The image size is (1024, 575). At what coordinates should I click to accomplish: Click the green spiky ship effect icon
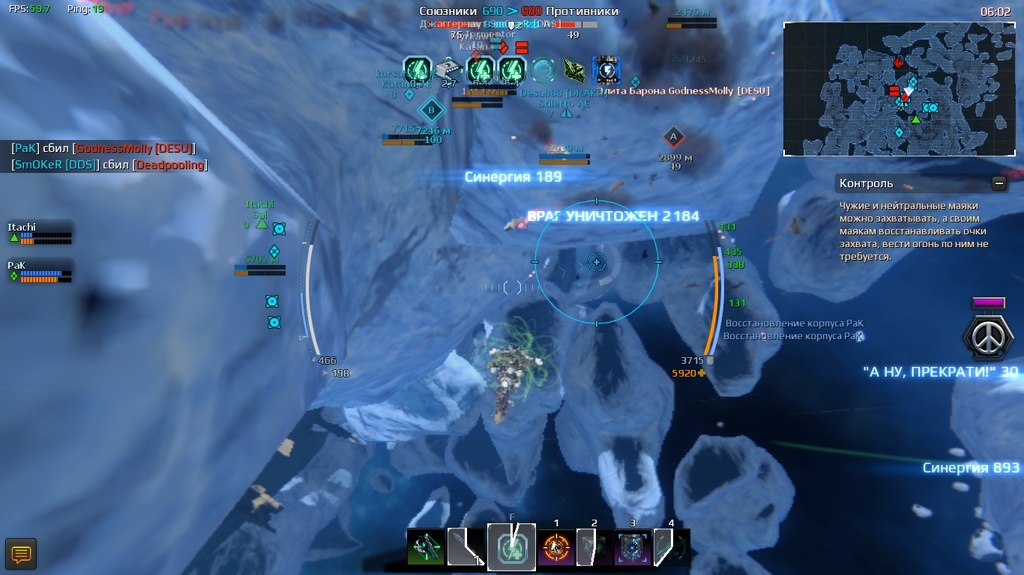[x=574, y=70]
